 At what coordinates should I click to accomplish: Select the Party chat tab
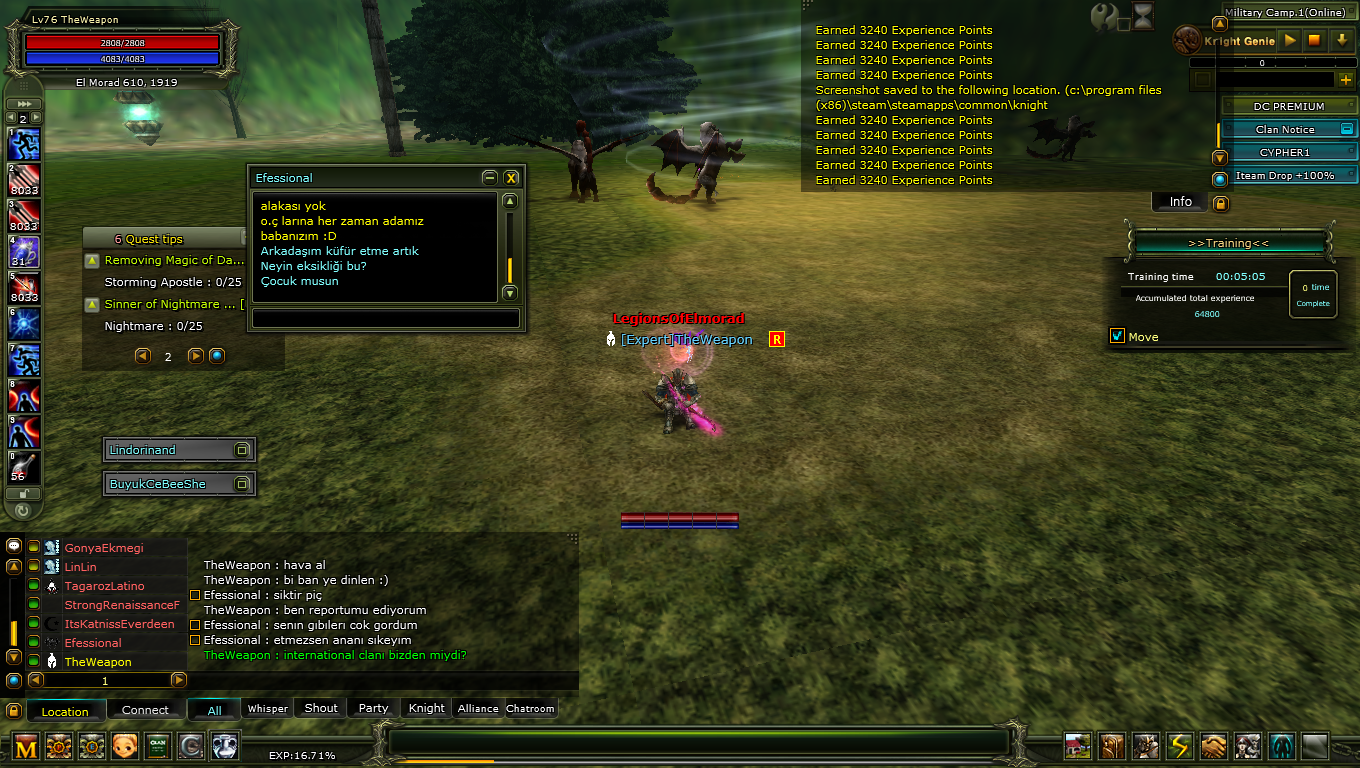pos(373,709)
